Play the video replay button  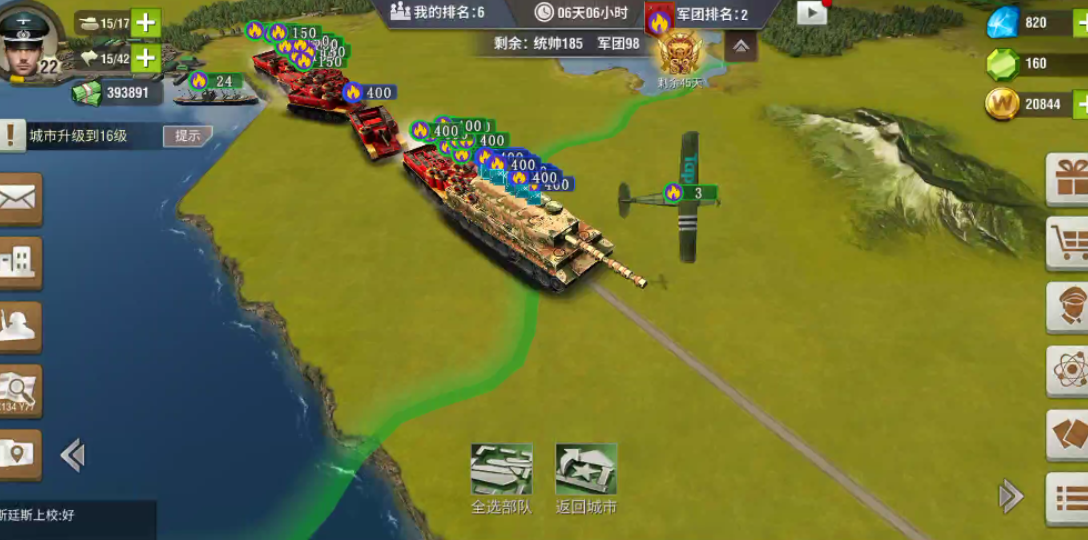812,12
